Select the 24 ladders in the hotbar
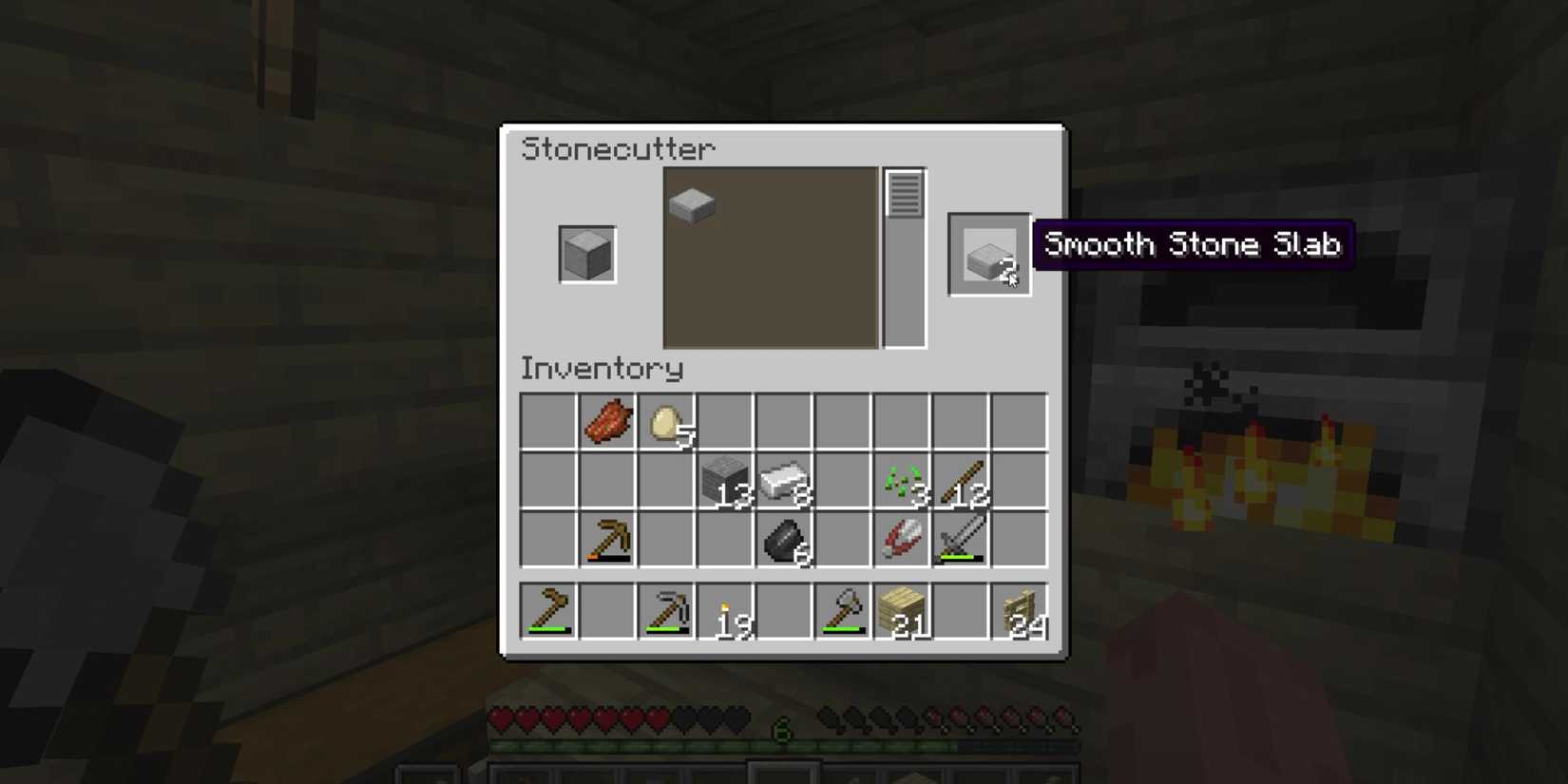 [x=1018, y=611]
